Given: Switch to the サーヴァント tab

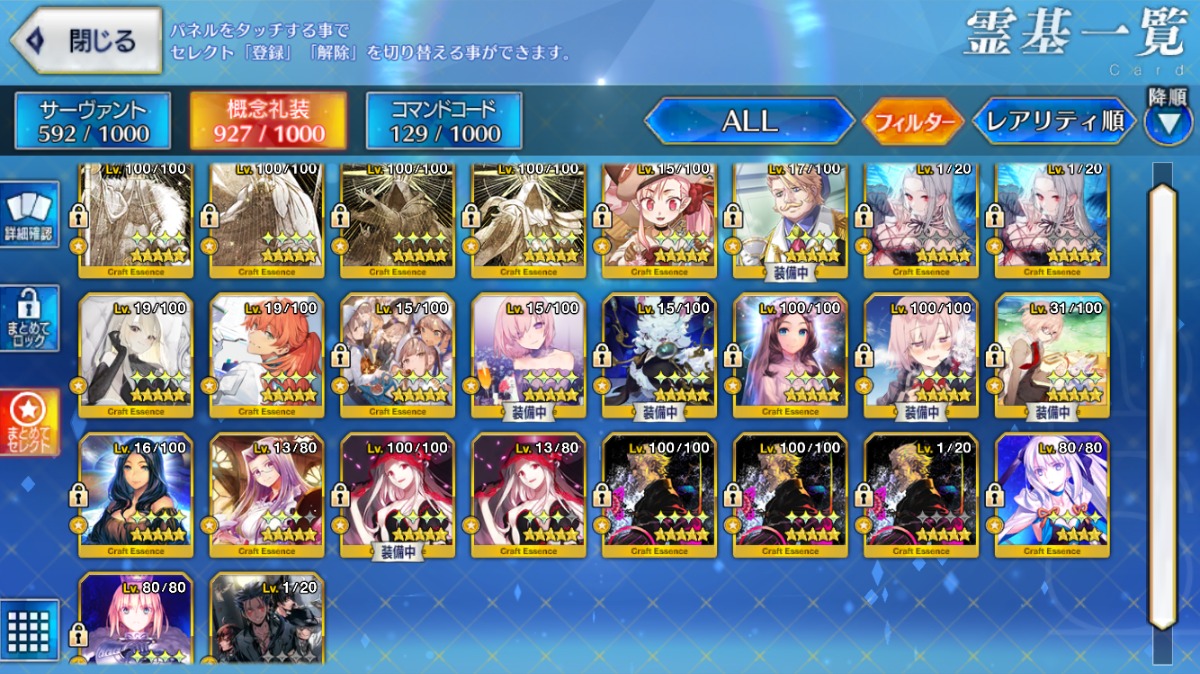Looking at the screenshot, I should pyautogui.click(x=93, y=120).
